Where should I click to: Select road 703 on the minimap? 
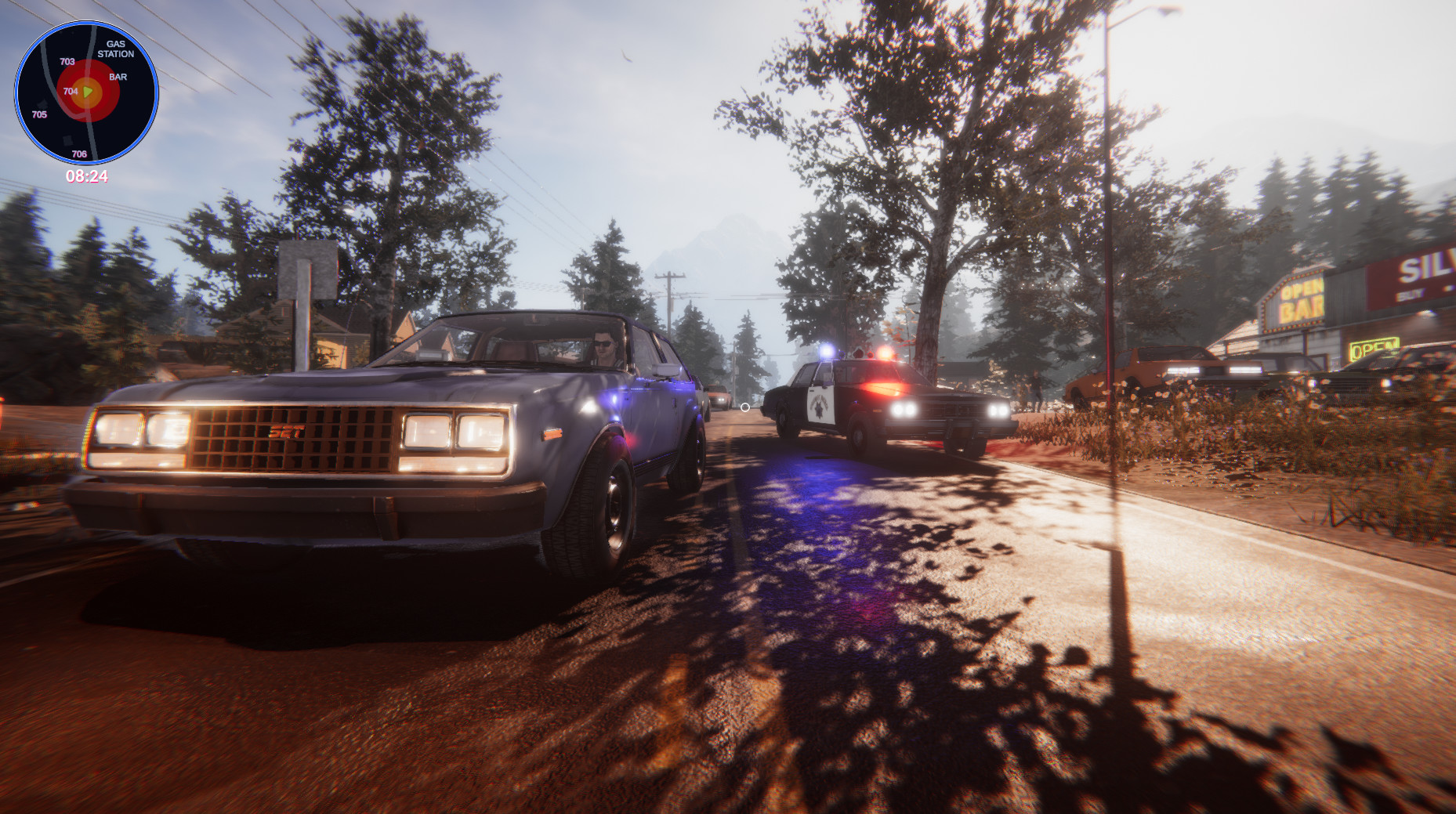pos(67,62)
